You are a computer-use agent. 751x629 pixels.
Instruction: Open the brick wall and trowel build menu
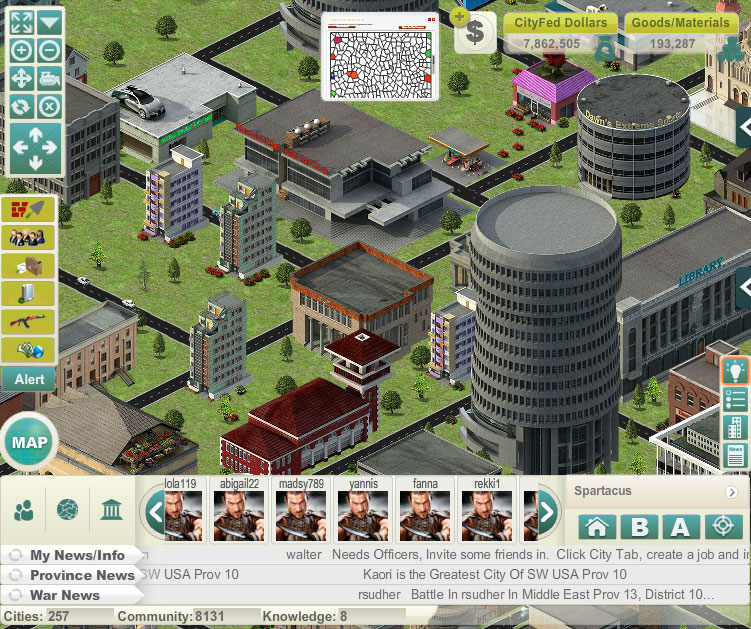click(x=28, y=209)
